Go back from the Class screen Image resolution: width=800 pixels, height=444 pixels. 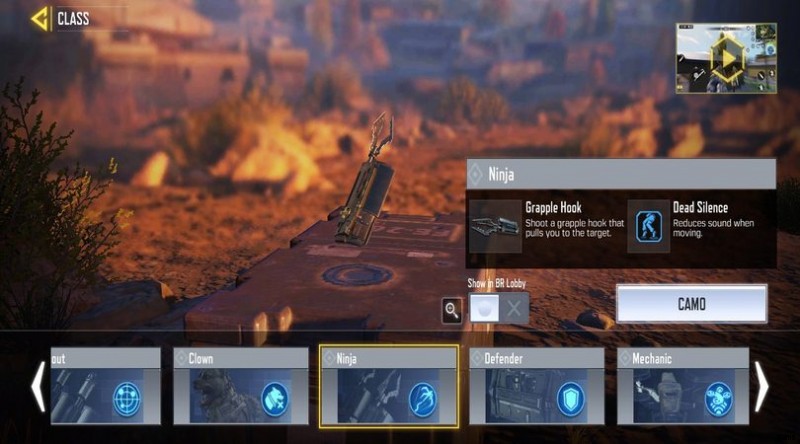[x=40, y=18]
